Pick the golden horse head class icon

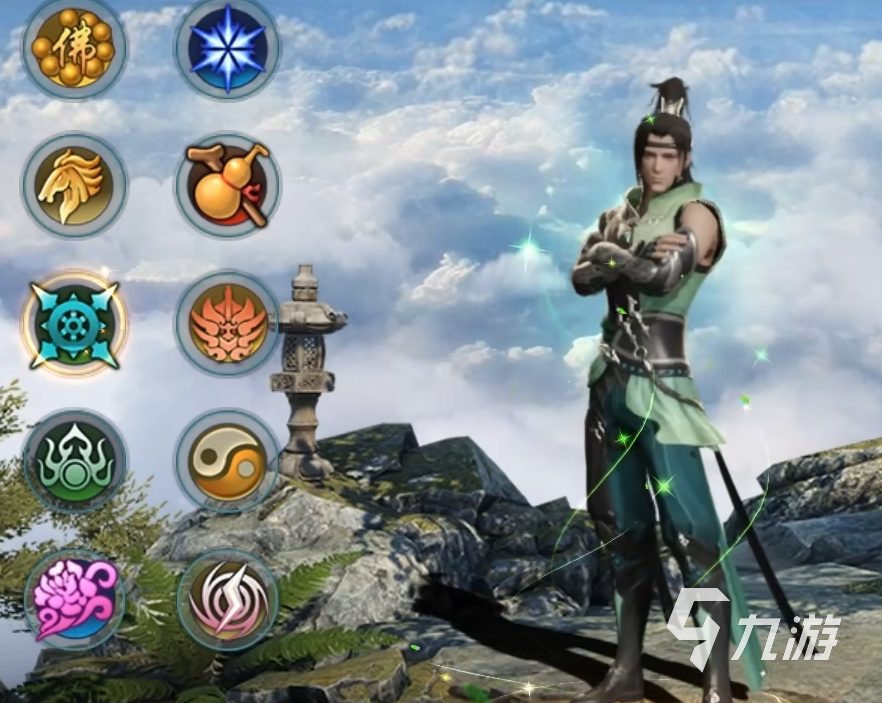[x=74, y=185]
